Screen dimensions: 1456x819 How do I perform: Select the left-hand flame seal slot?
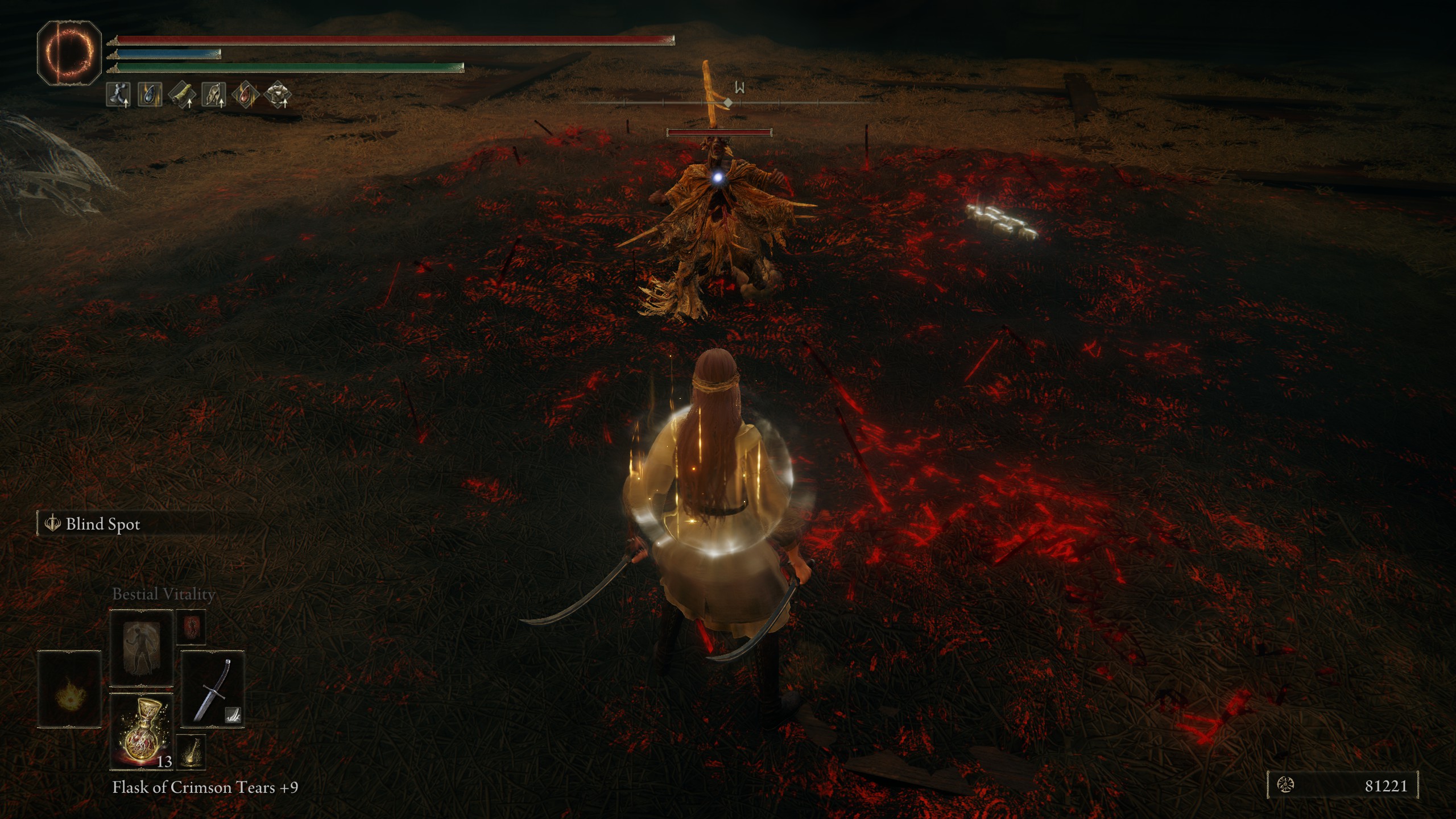coord(69,689)
